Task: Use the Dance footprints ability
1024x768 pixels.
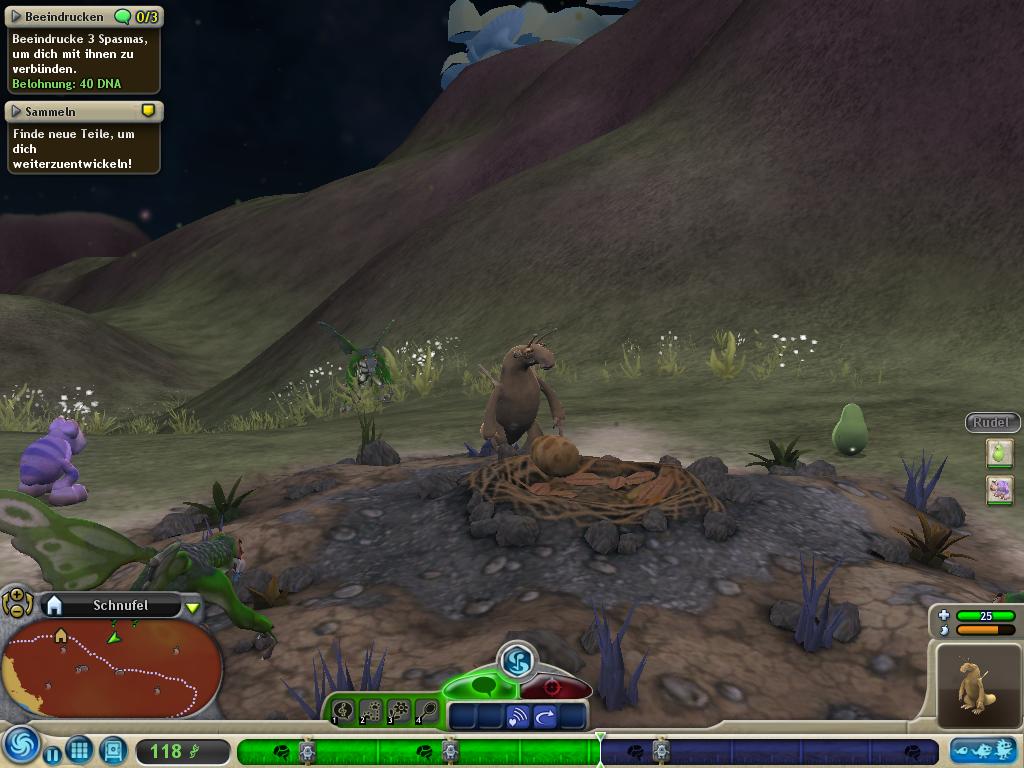Action: pos(371,711)
